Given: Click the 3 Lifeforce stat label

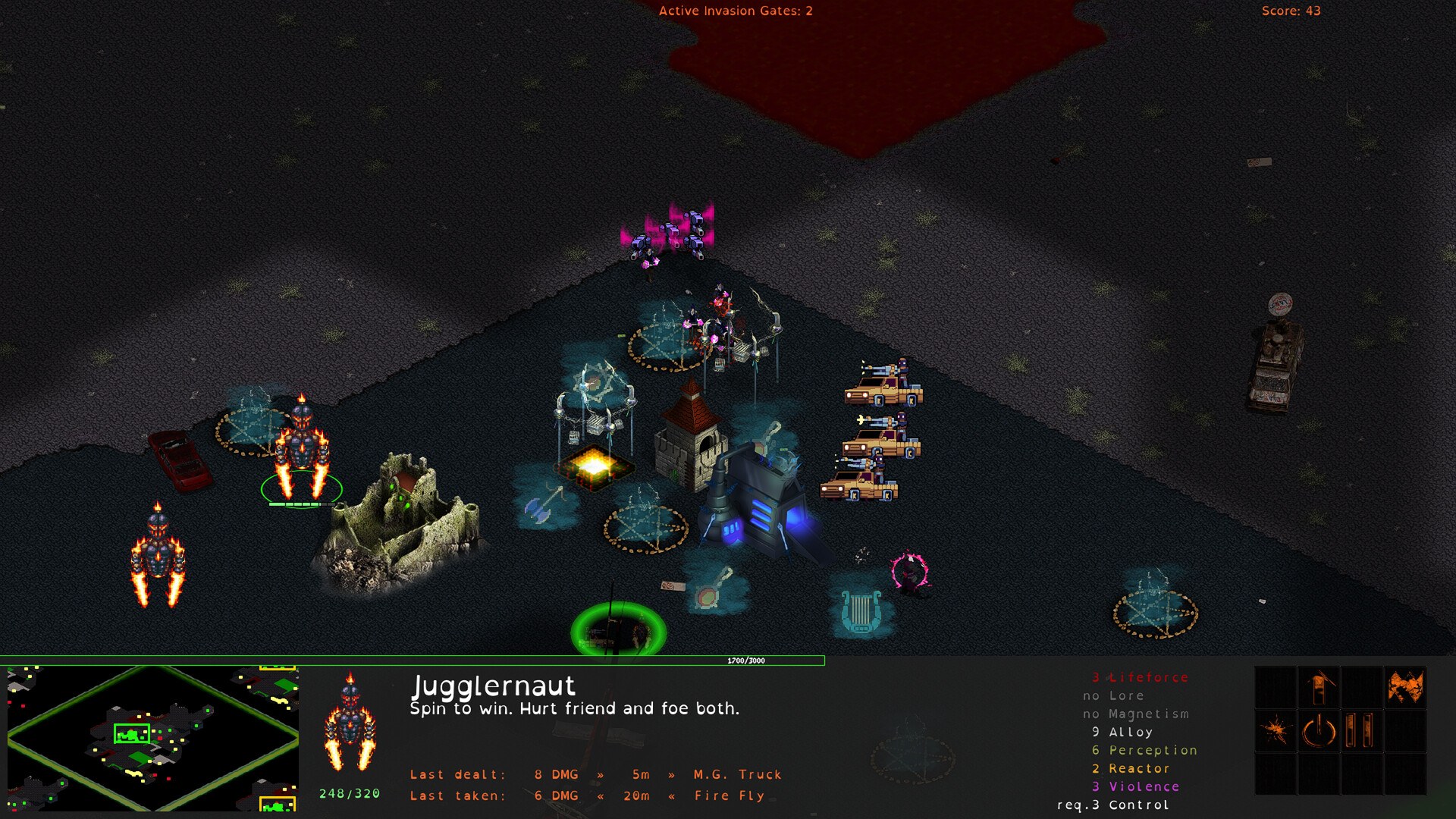Looking at the screenshot, I should pyautogui.click(x=1140, y=677).
